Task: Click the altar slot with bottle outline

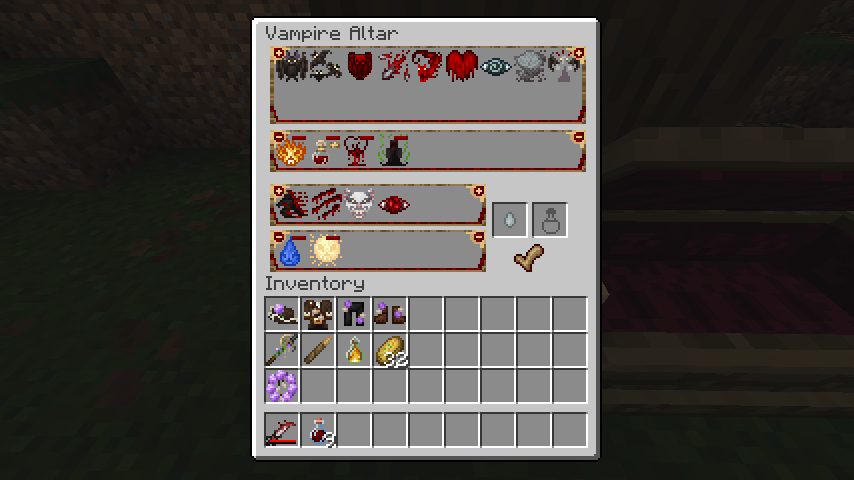Action: pos(550,220)
